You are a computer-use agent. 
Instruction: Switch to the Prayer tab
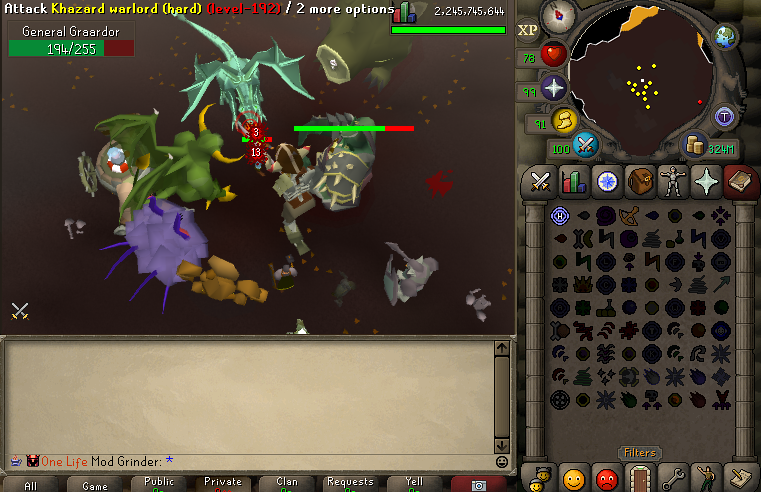click(x=706, y=181)
